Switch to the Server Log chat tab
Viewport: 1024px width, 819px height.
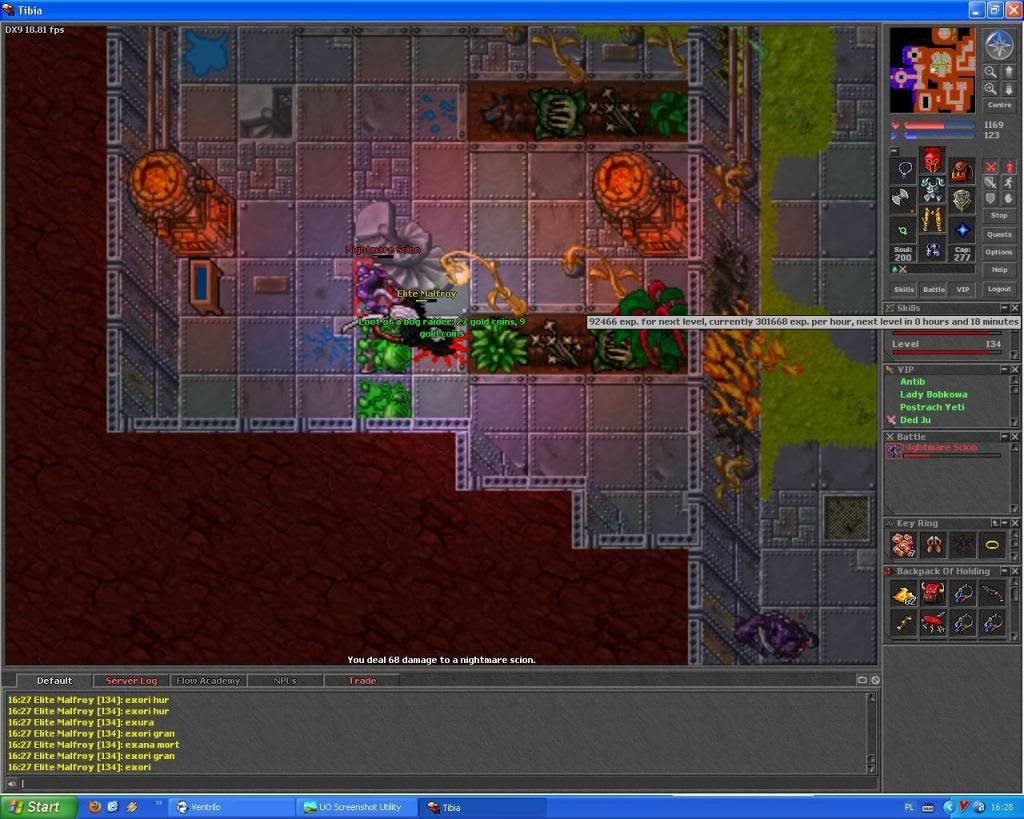coord(131,681)
